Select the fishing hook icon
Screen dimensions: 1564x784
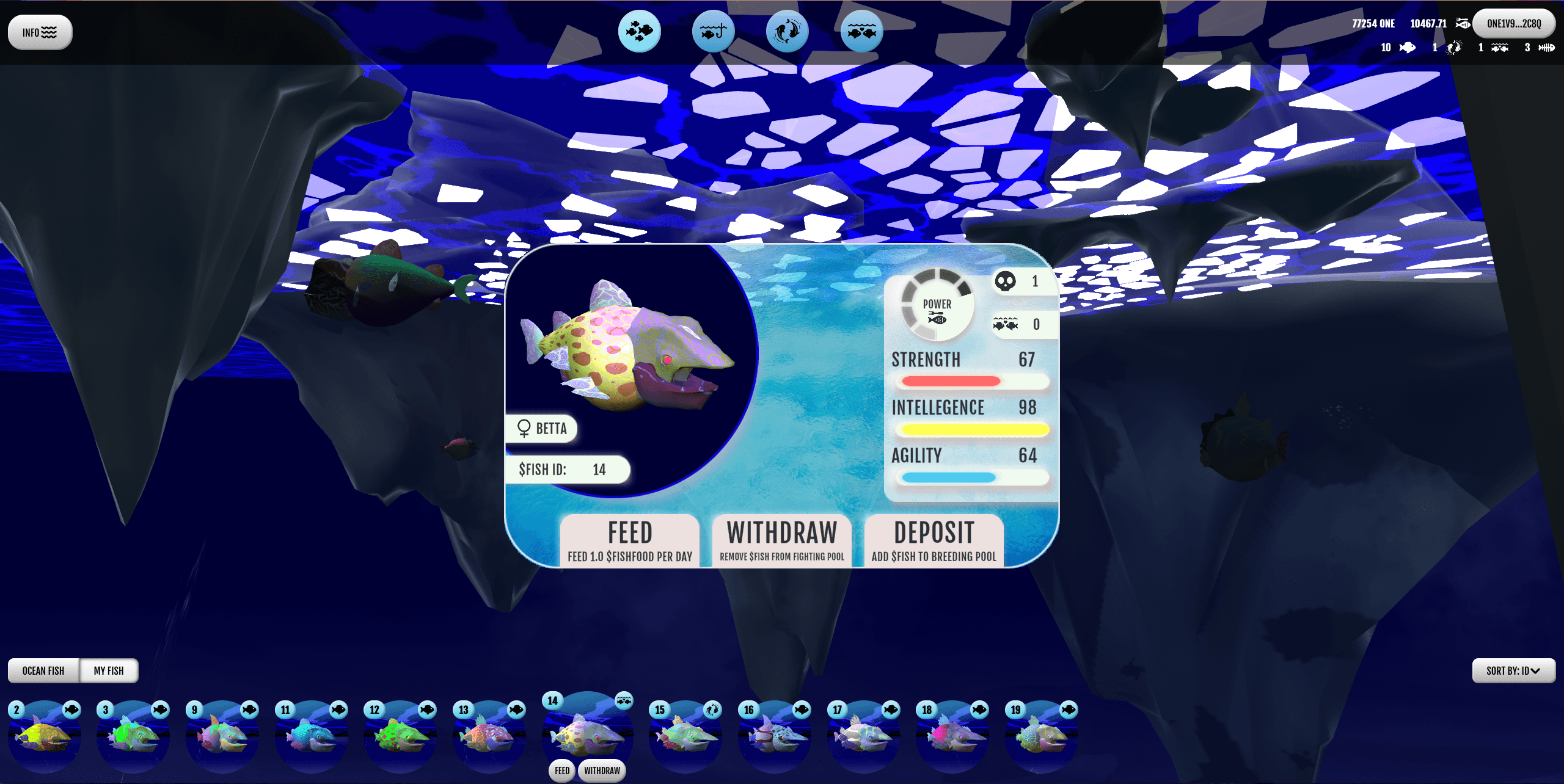(713, 32)
